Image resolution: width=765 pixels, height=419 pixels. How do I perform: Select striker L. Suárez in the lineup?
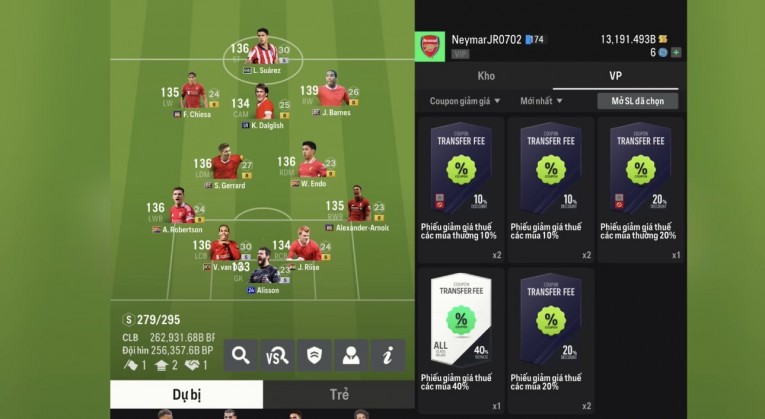coord(263,51)
